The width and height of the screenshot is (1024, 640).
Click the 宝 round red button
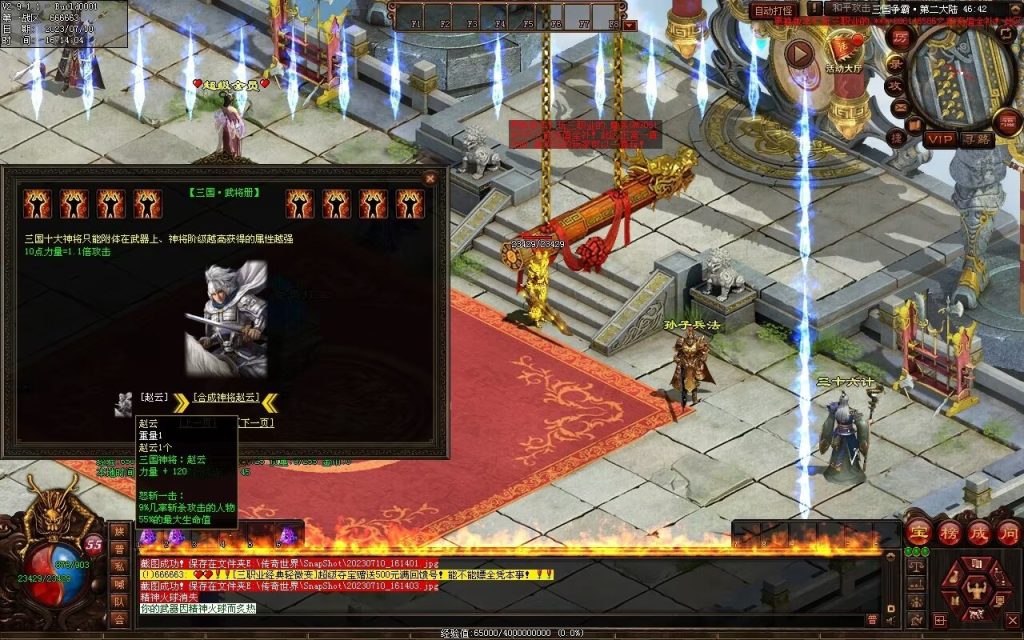pyautogui.click(x=917, y=533)
